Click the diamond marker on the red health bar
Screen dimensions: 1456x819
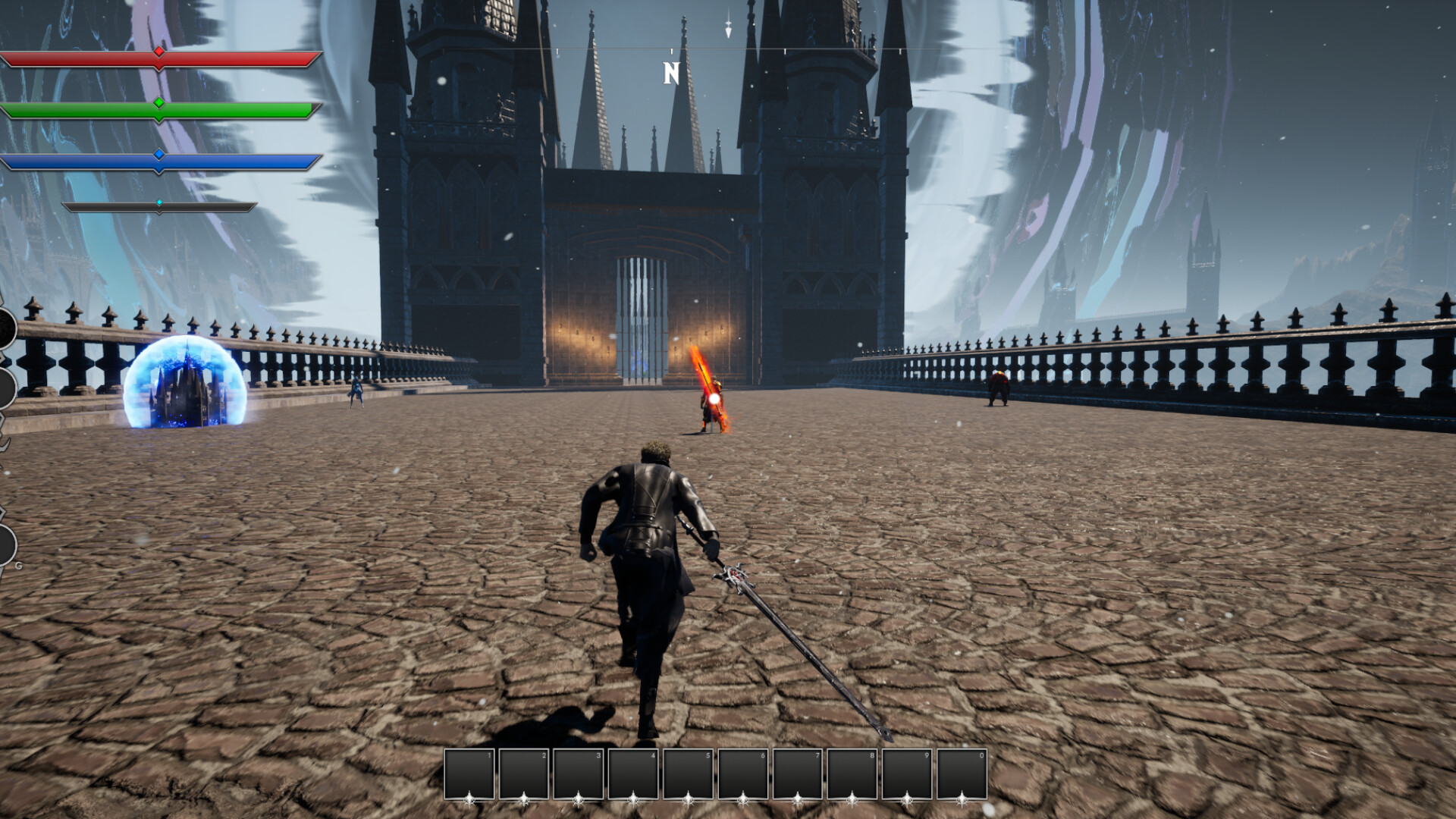[x=158, y=50]
